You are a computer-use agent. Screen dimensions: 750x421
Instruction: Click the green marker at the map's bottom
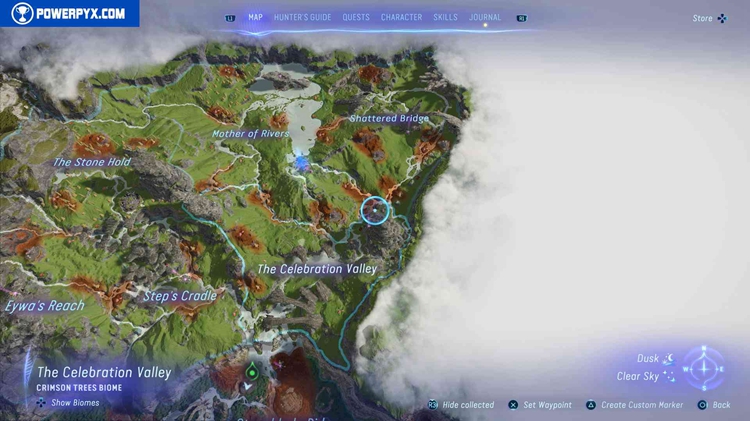click(x=252, y=372)
